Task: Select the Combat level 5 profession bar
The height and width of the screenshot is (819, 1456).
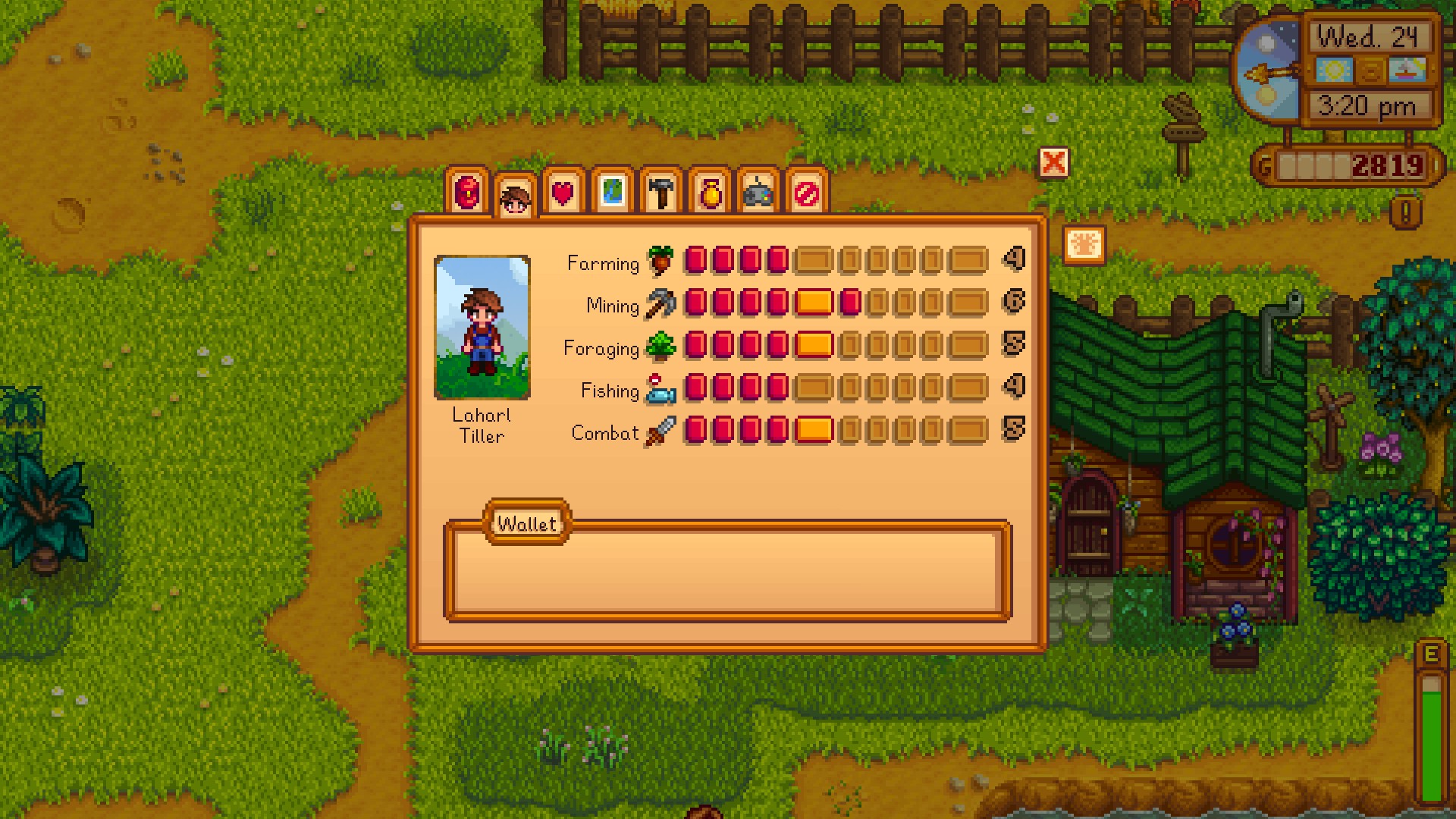Action: (x=814, y=430)
